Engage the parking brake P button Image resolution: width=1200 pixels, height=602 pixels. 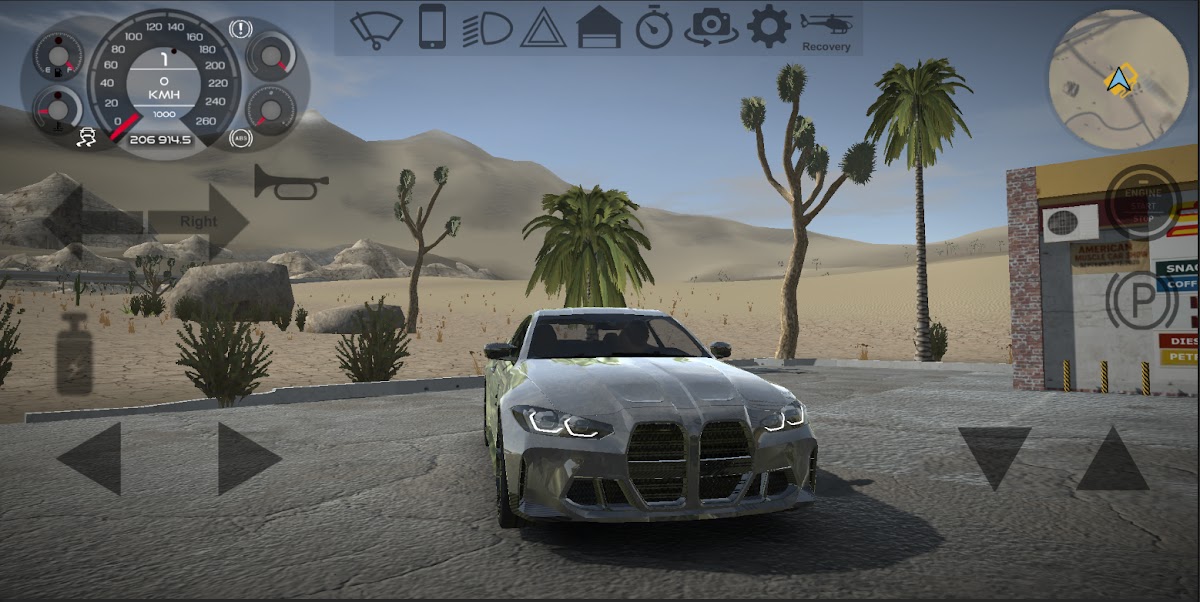[x=1141, y=298]
